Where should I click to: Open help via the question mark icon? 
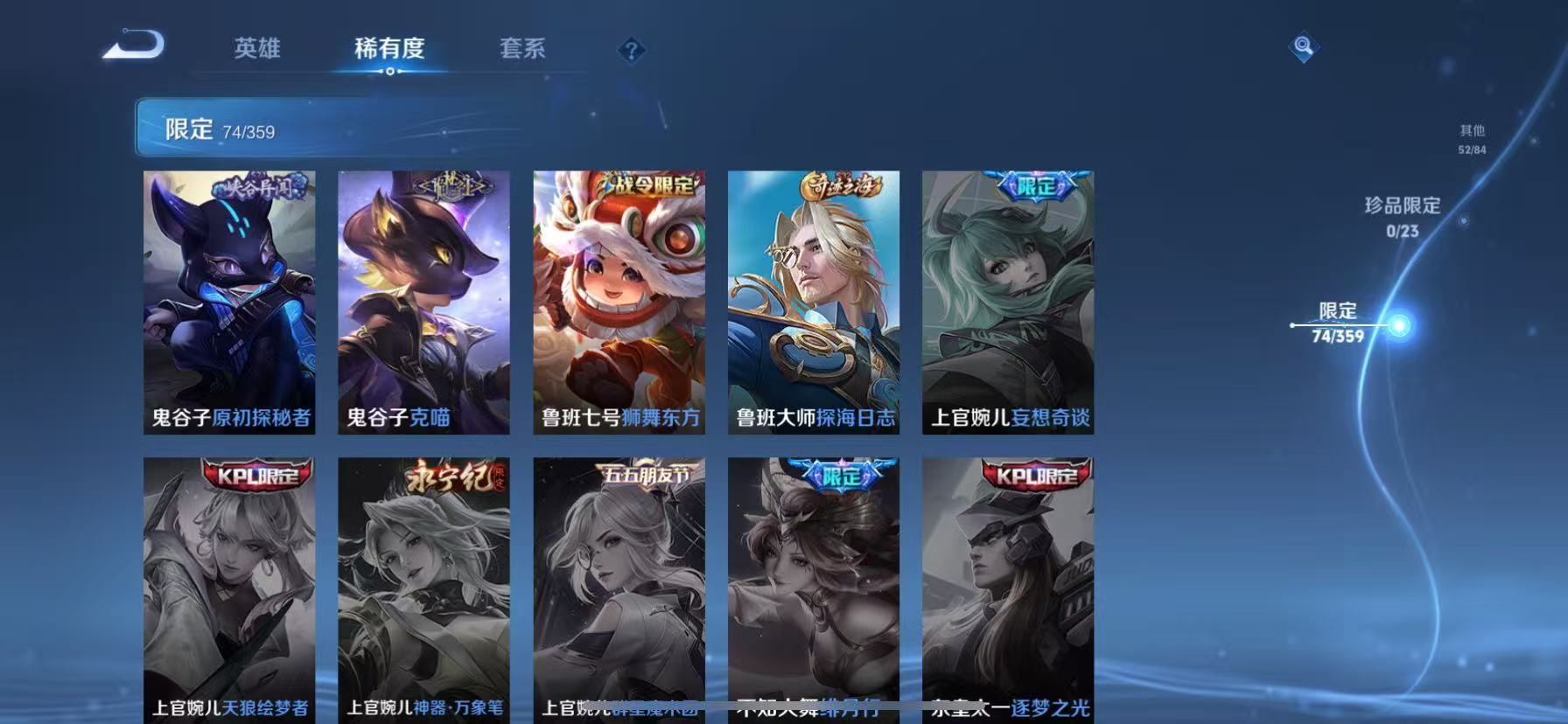[632, 50]
